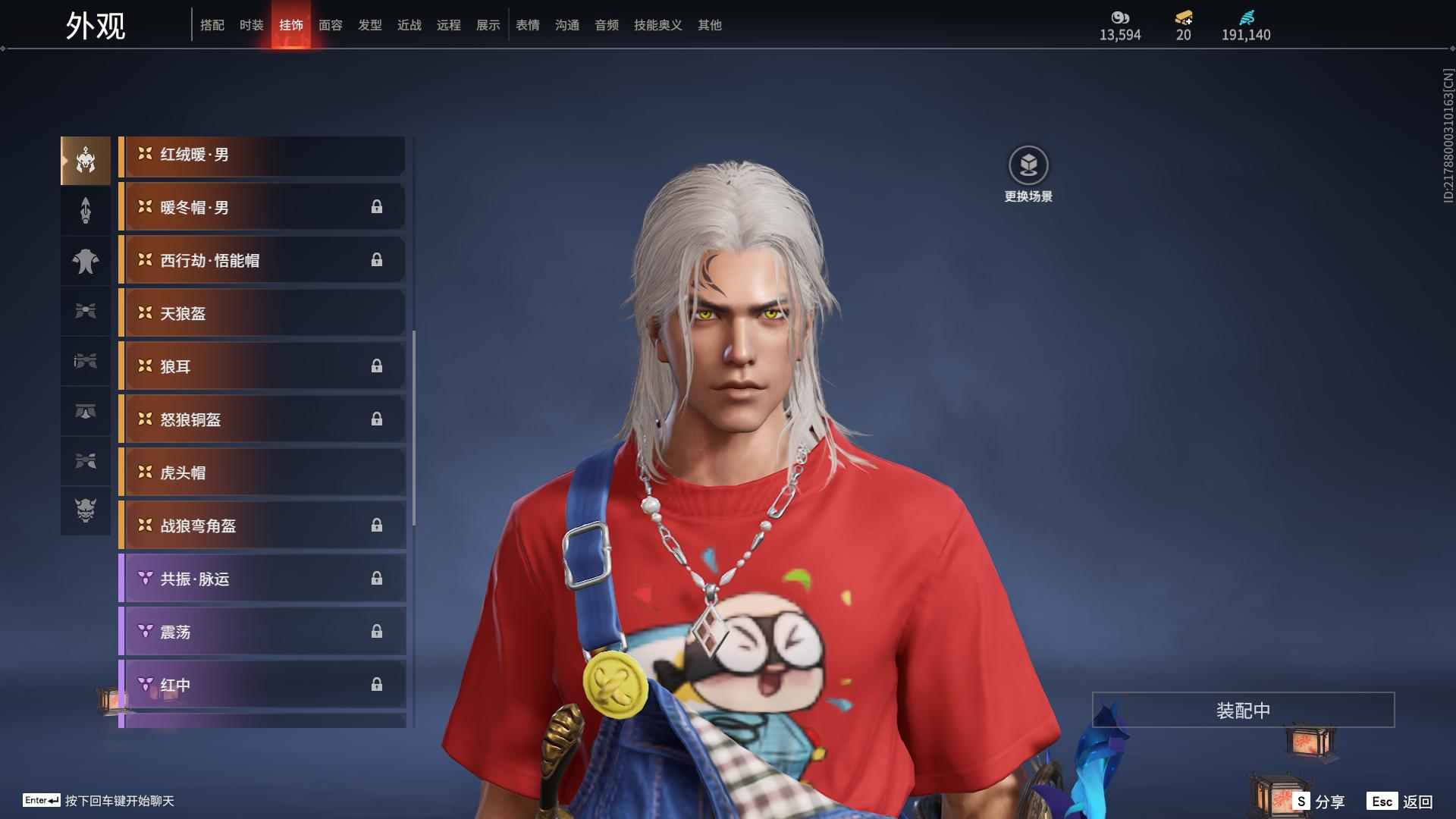Switch to the 表情 tab
Screen dimensions: 1456x819
point(527,25)
